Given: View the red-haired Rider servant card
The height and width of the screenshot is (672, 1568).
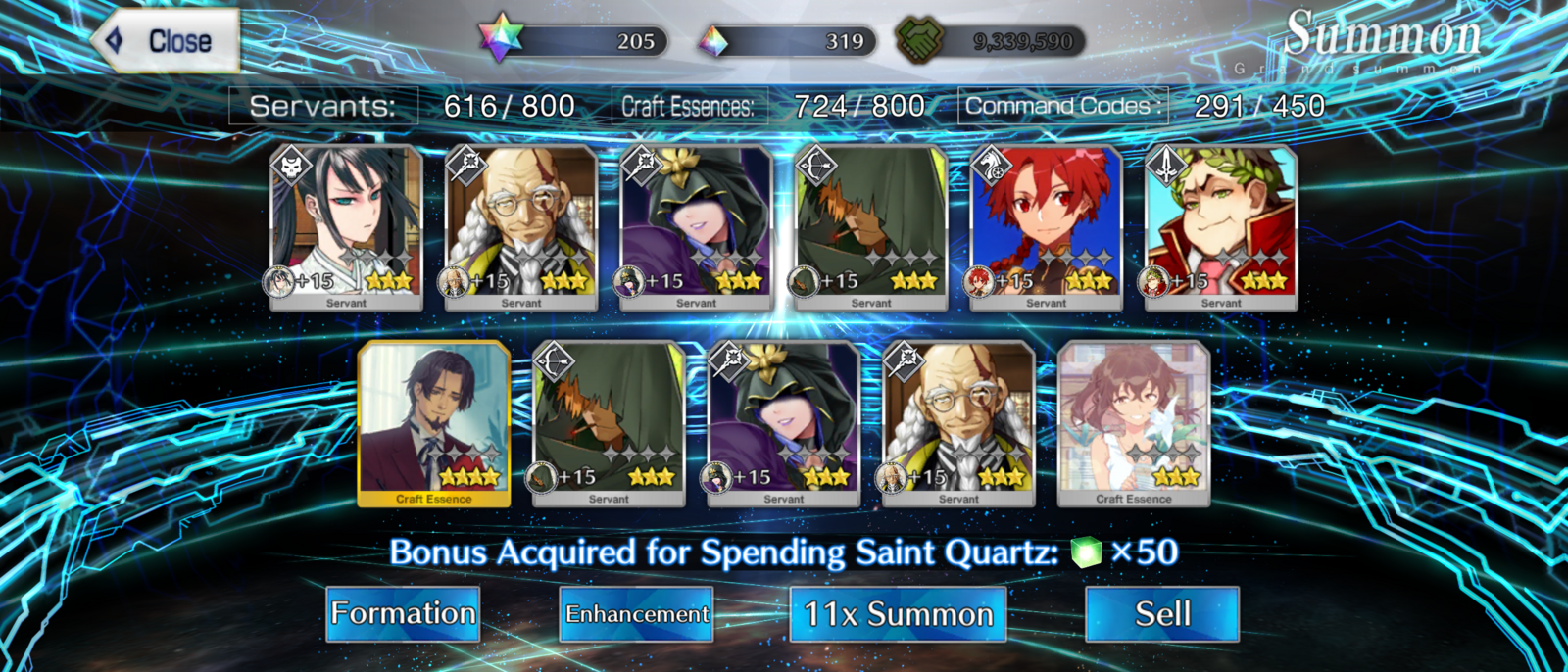Looking at the screenshot, I should 1046,227.
